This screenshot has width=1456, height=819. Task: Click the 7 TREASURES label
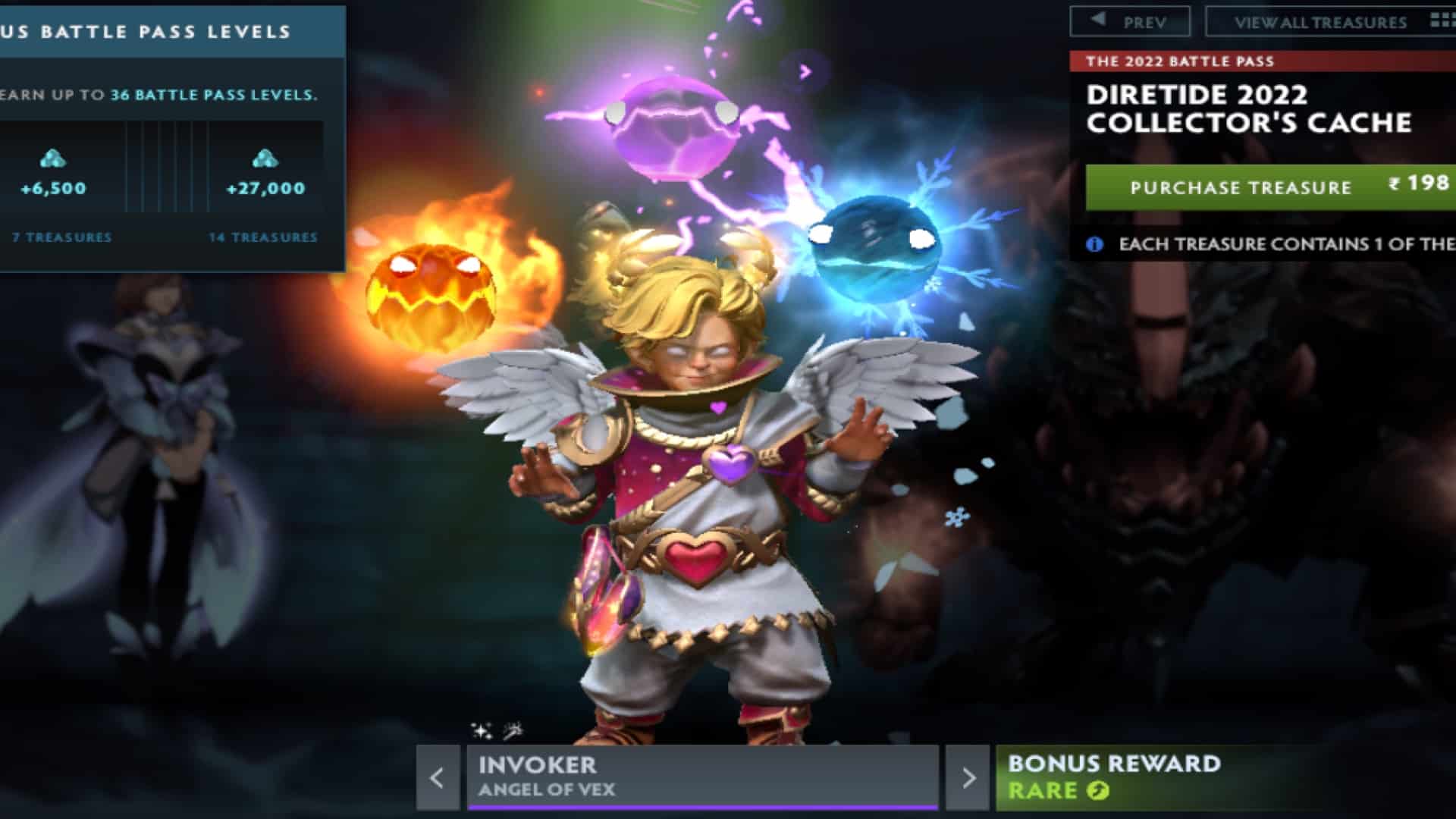pos(64,237)
